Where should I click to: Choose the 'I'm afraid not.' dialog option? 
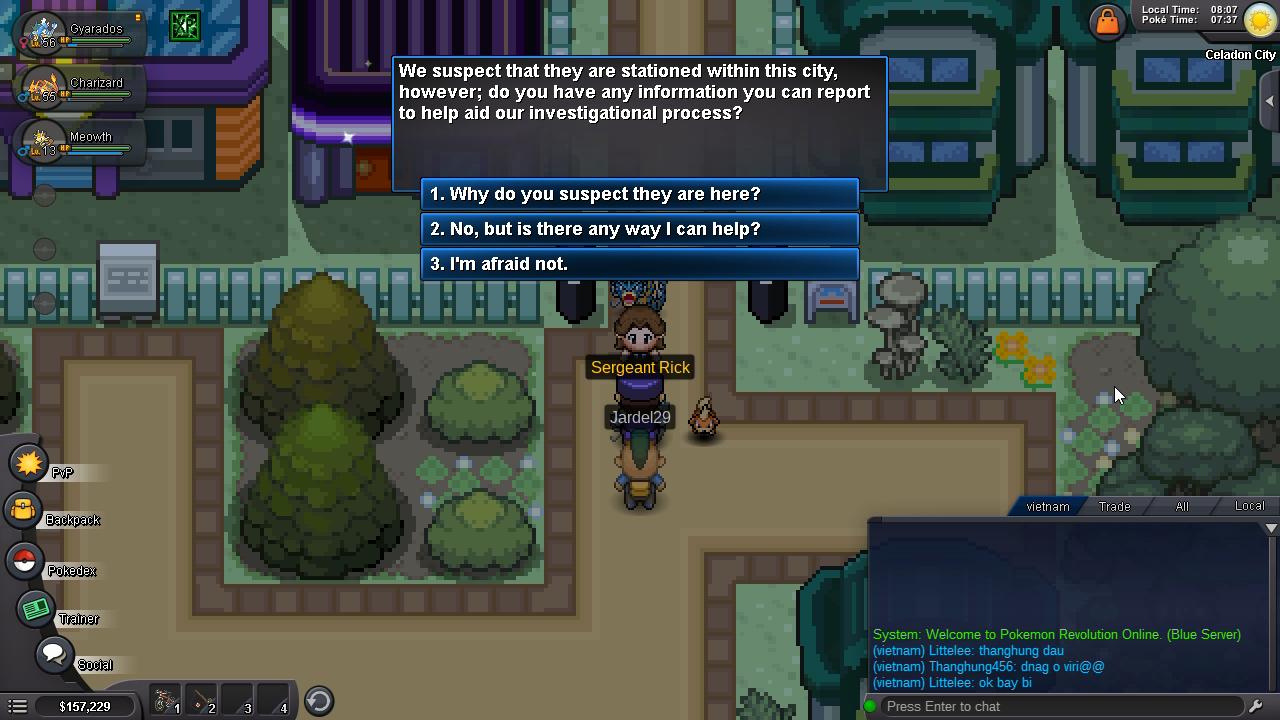click(639, 264)
